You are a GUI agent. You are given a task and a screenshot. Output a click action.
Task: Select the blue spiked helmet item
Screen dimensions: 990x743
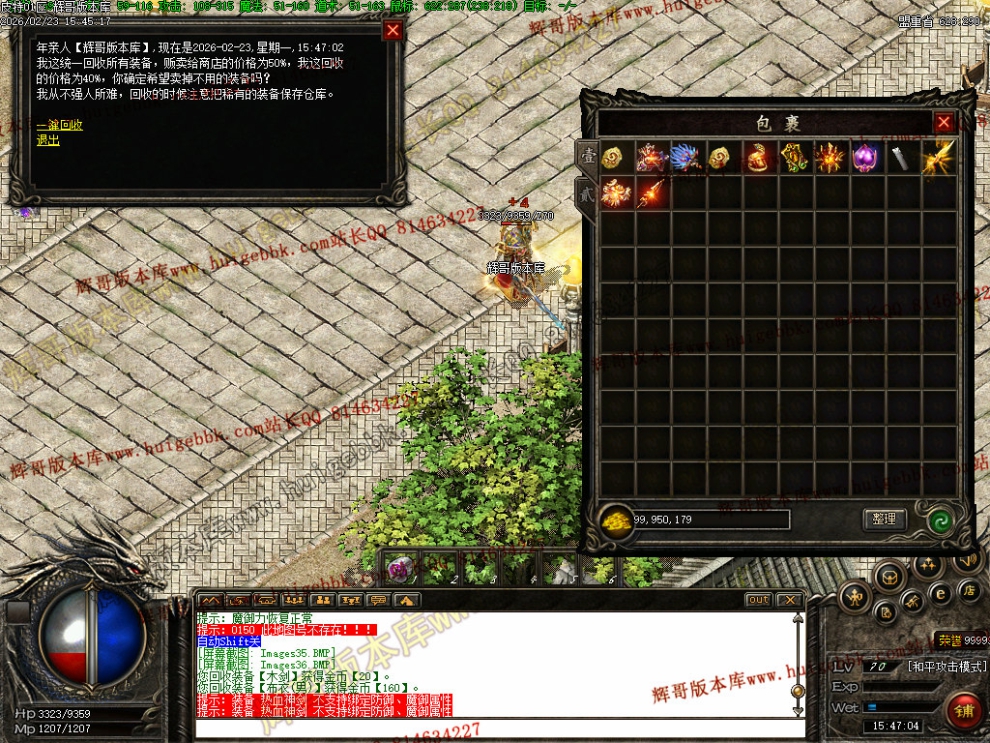[687, 158]
